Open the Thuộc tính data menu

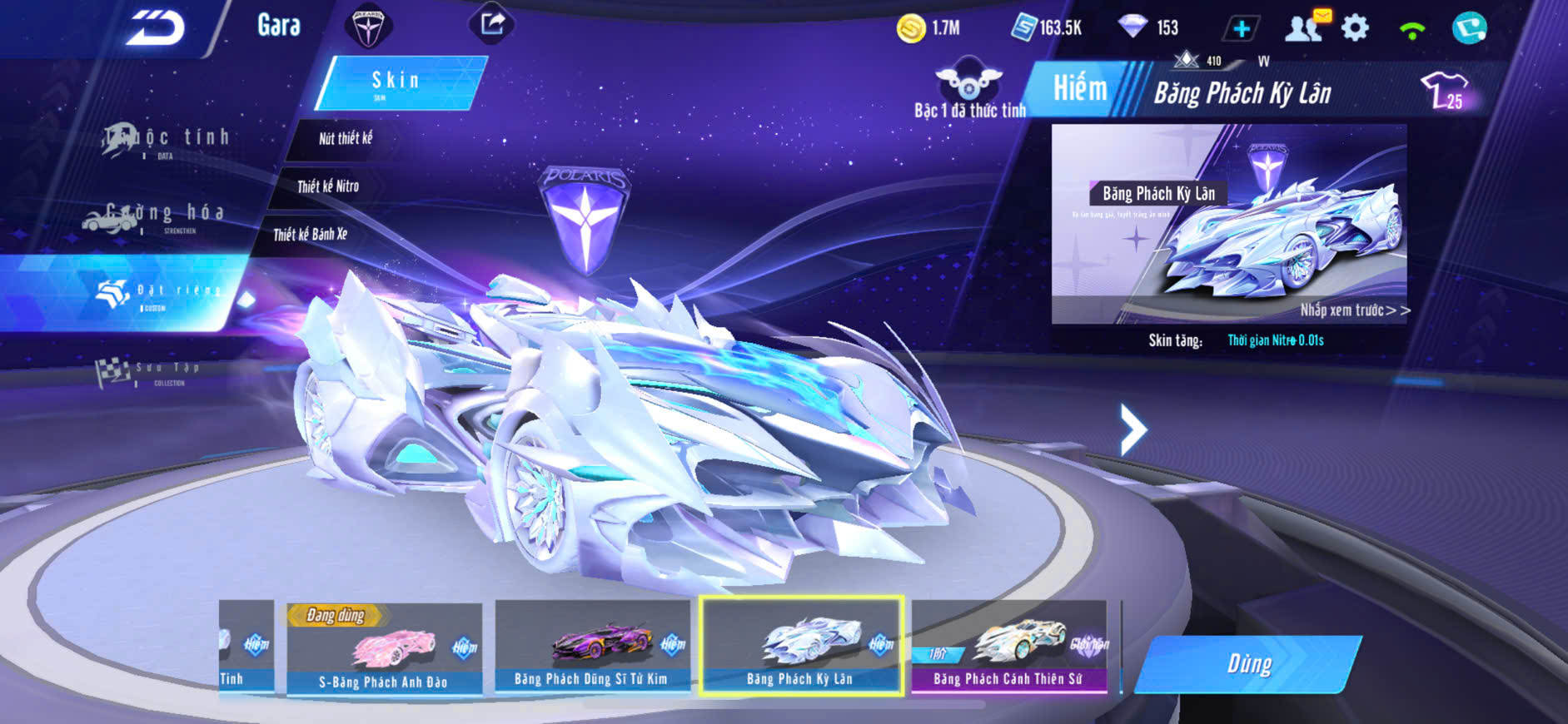tap(167, 140)
